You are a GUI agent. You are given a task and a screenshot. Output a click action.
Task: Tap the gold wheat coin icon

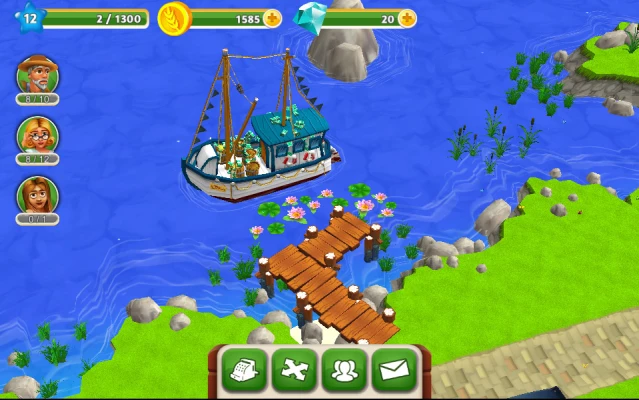174,19
